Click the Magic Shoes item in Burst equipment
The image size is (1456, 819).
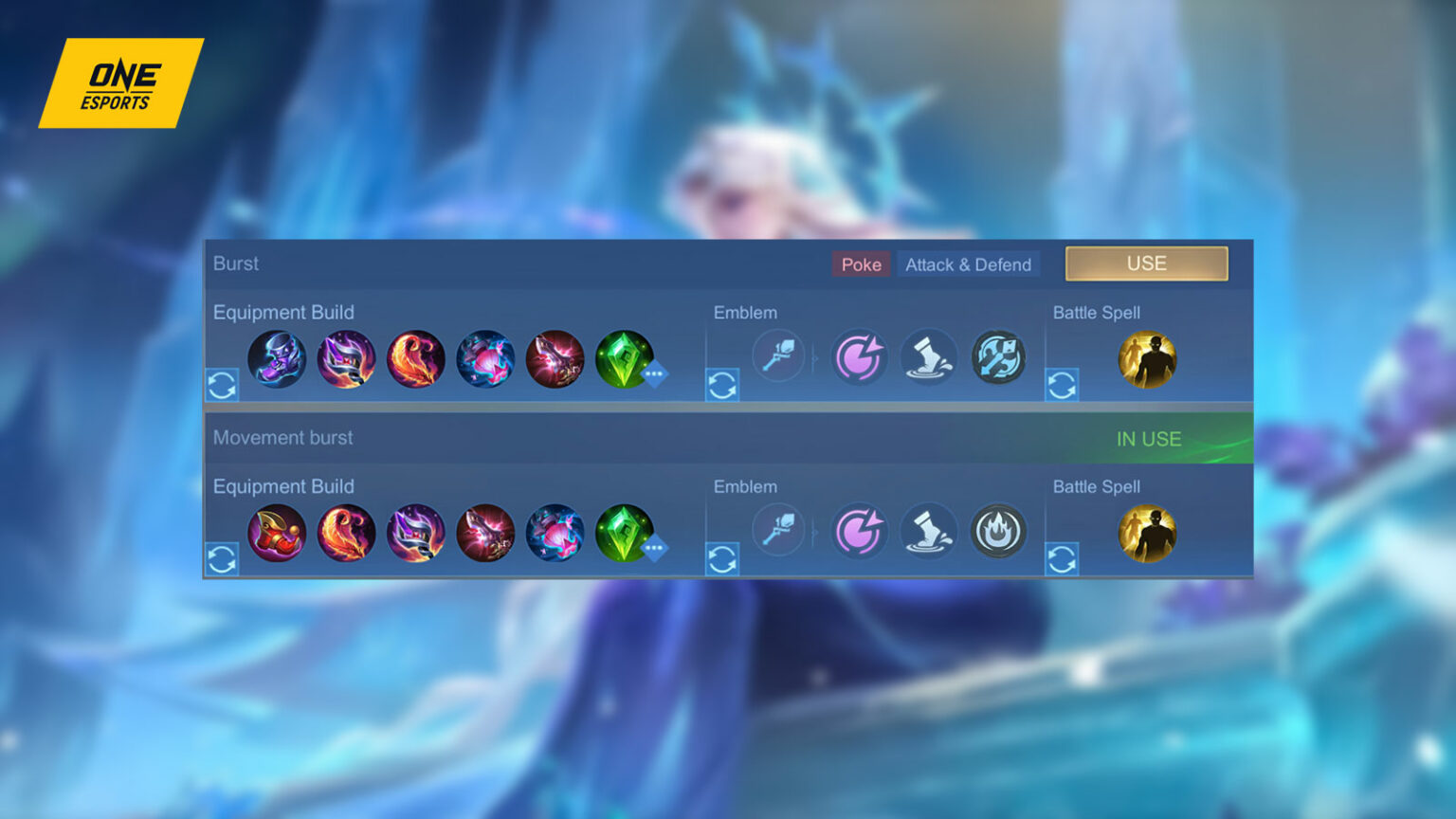tap(277, 358)
